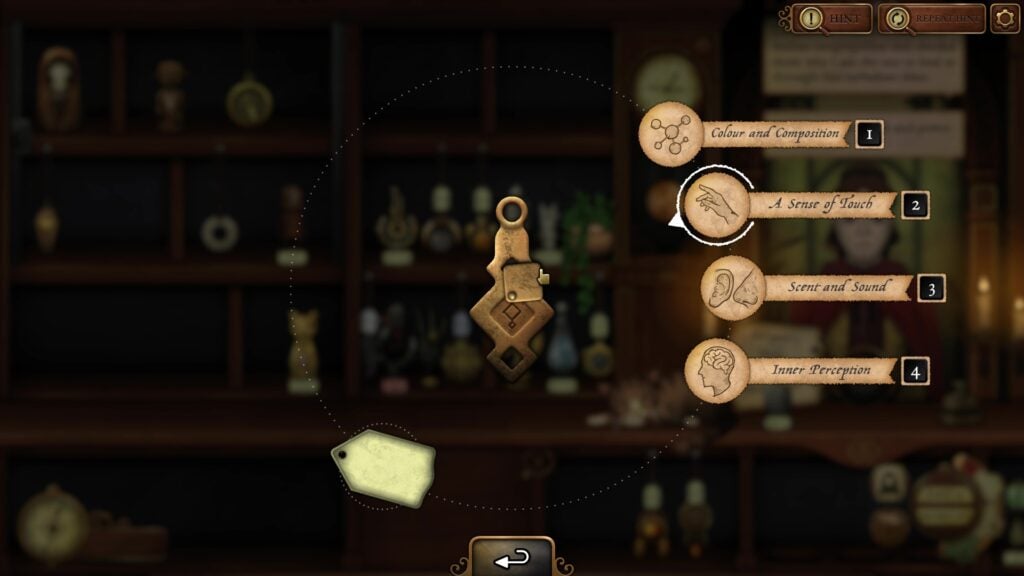Click the blank parchment label tag
Screen dimensions: 1024x576
[x=384, y=466]
